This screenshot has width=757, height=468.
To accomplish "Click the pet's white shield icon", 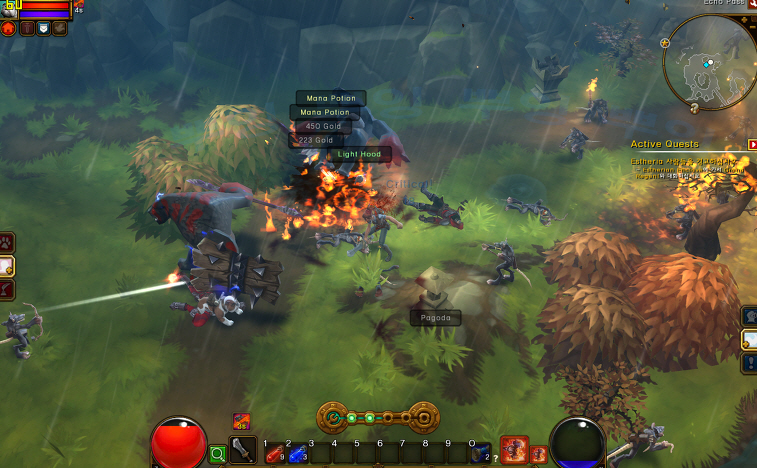I will (x=42, y=28).
